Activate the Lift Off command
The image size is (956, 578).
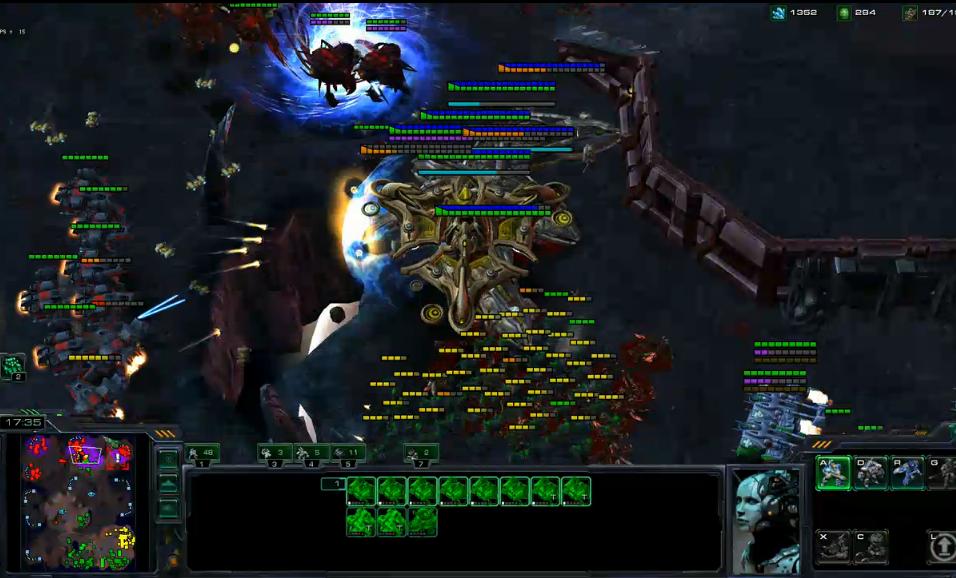[942, 546]
